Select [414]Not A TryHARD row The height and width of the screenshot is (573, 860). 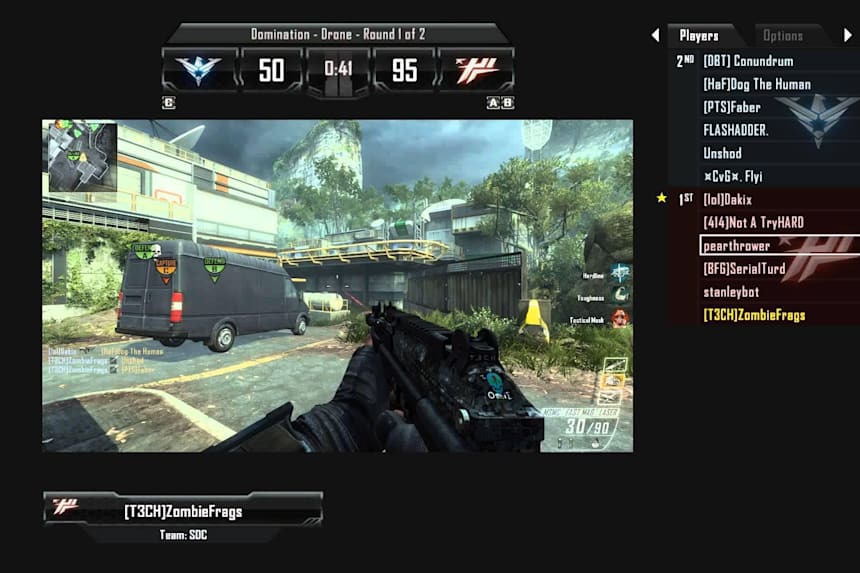click(x=753, y=223)
